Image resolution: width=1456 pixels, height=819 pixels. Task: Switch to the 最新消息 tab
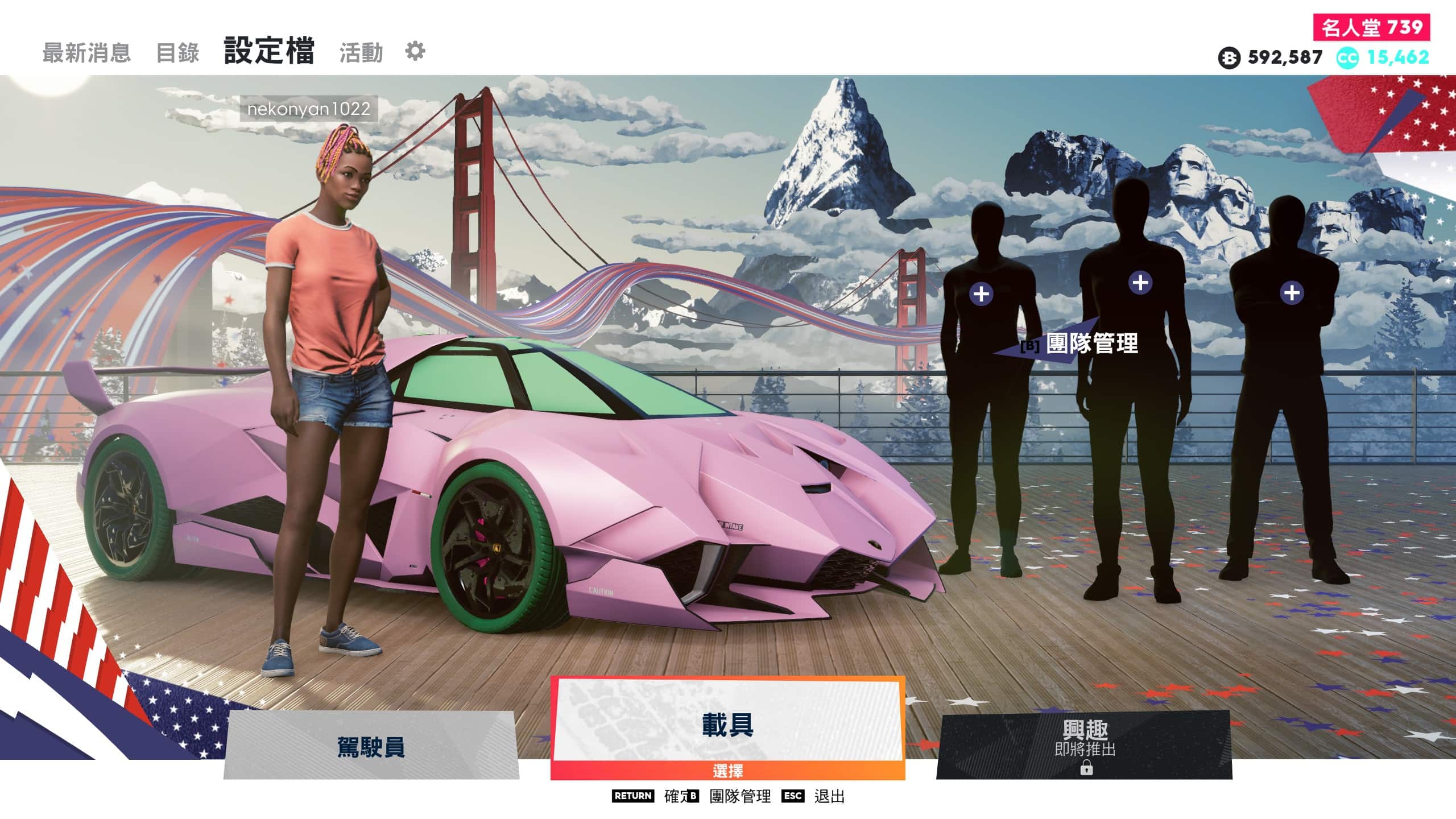coord(88,51)
